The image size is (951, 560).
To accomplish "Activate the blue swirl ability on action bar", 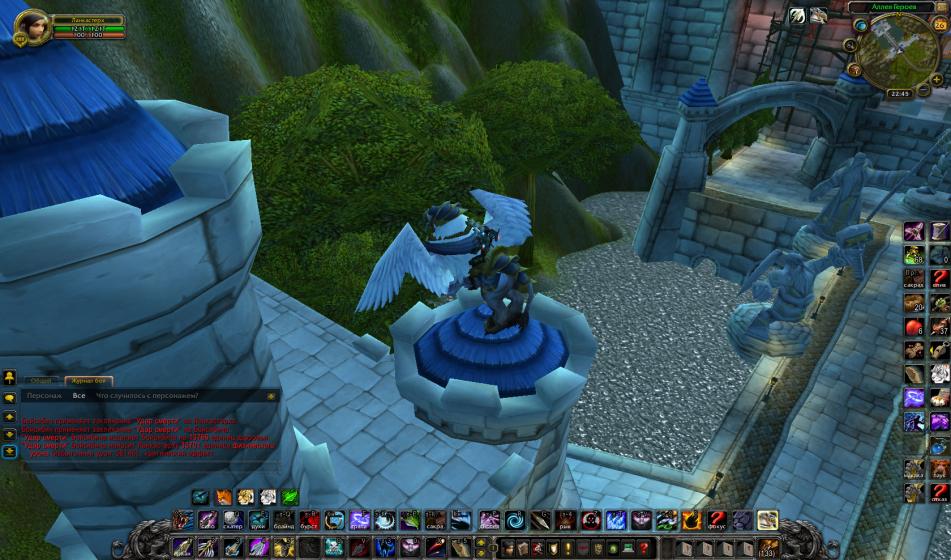I will [x=515, y=520].
